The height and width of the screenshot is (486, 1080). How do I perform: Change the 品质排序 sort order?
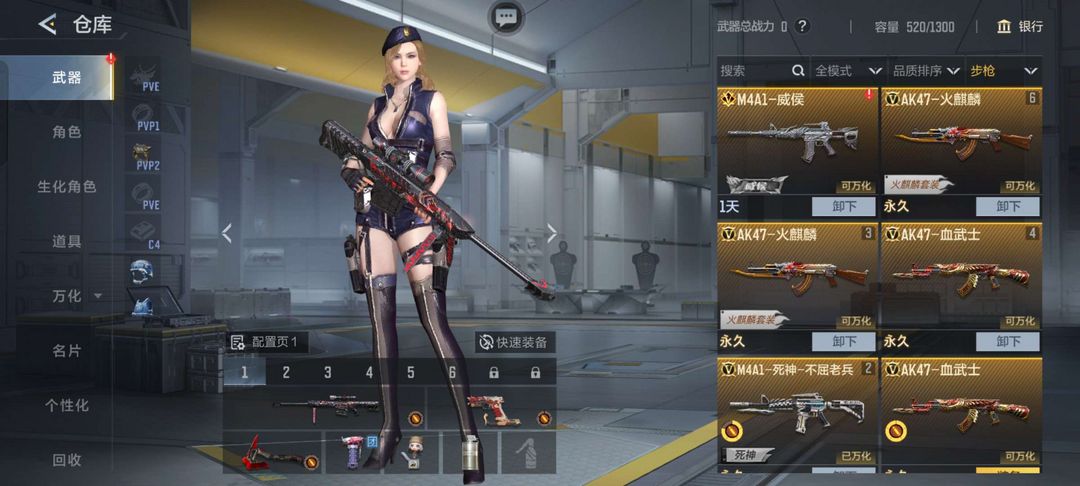(x=925, y=71)
